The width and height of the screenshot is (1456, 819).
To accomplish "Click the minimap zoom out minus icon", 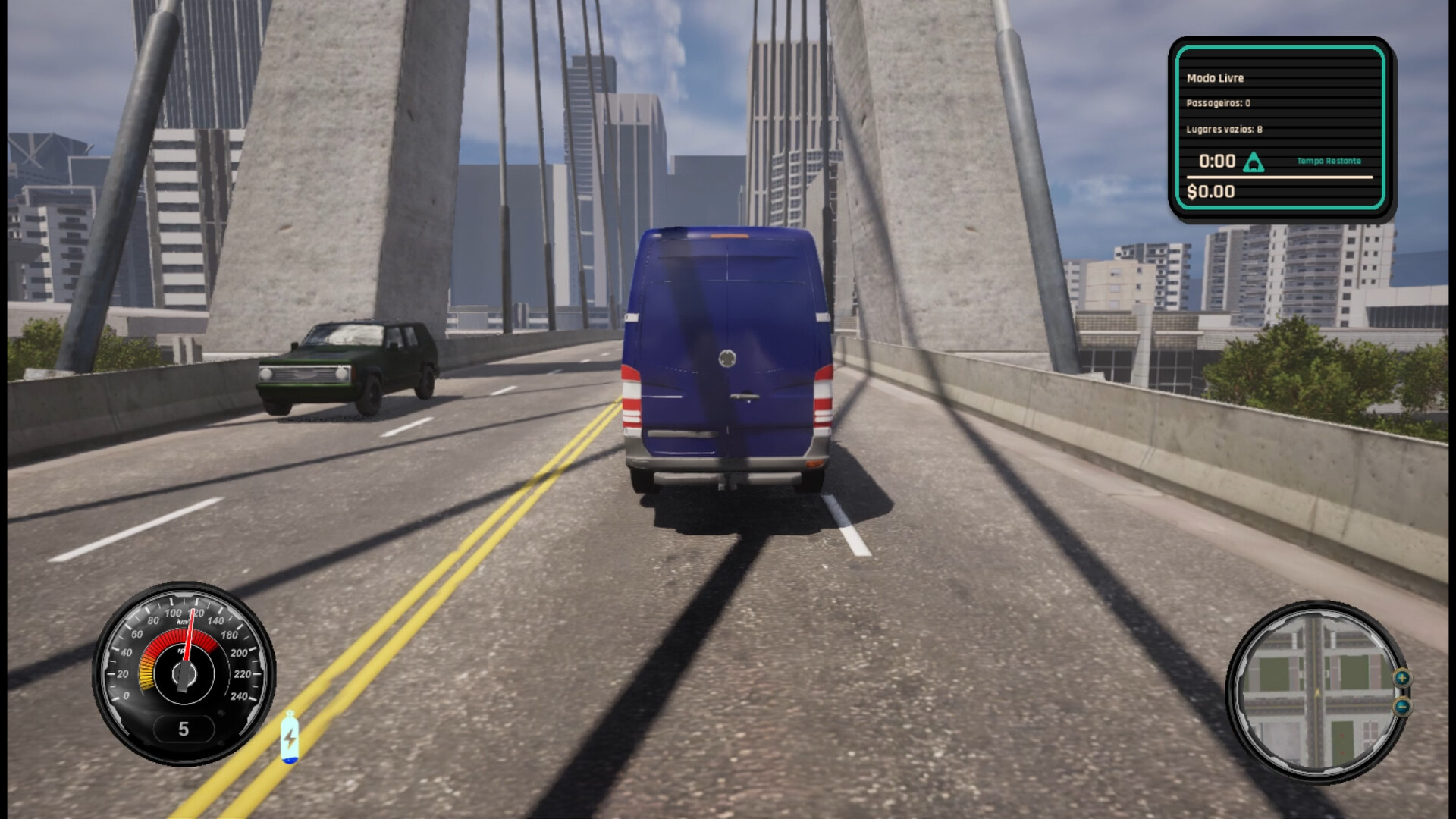I will click(x=1402, y=706).
